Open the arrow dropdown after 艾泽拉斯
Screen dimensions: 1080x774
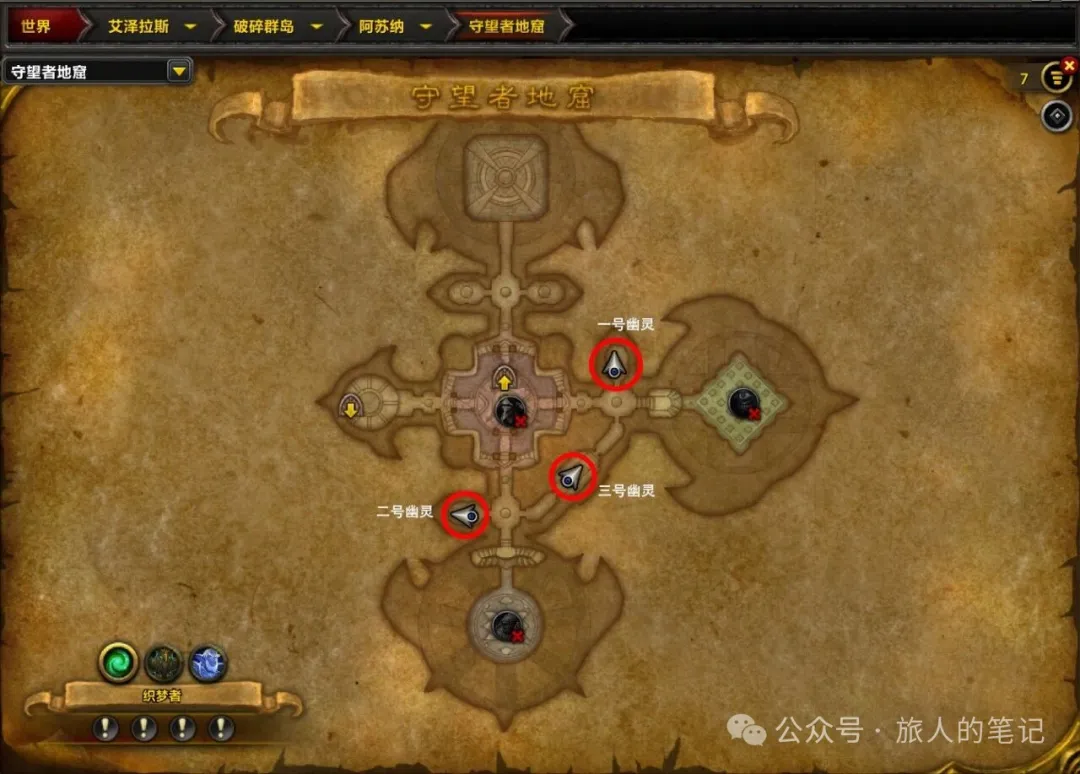190,26
